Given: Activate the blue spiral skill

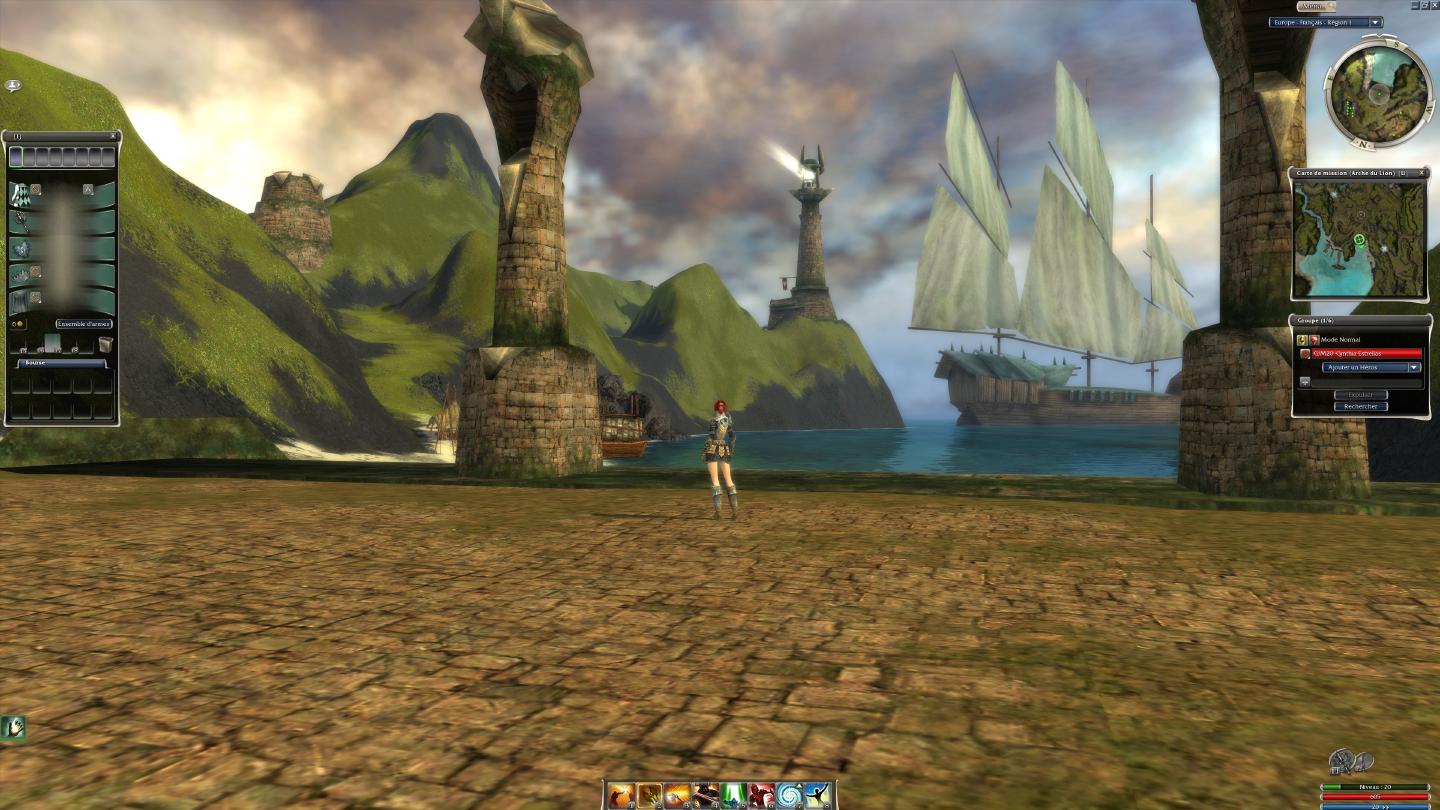Looking at the screenshot, I should (790, 795).
